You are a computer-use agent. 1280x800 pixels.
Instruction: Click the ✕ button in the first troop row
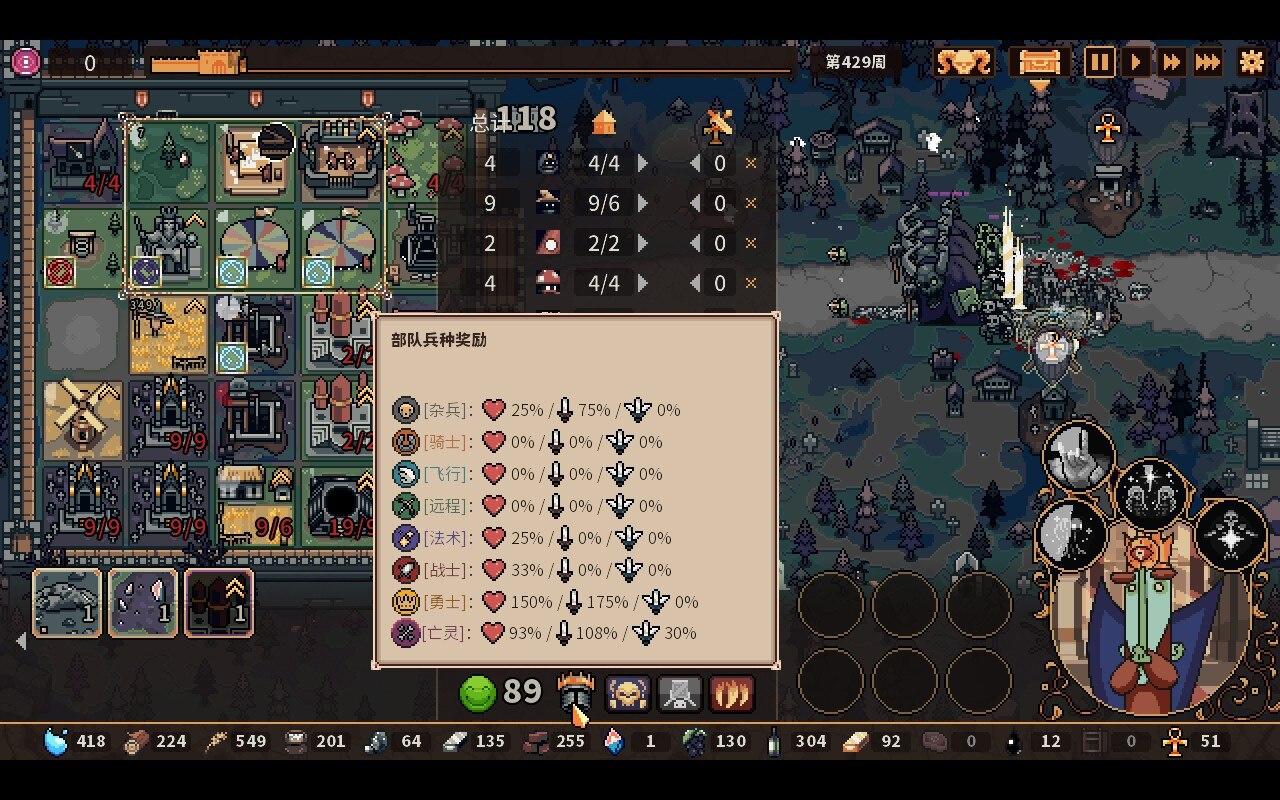coord(751,163)
